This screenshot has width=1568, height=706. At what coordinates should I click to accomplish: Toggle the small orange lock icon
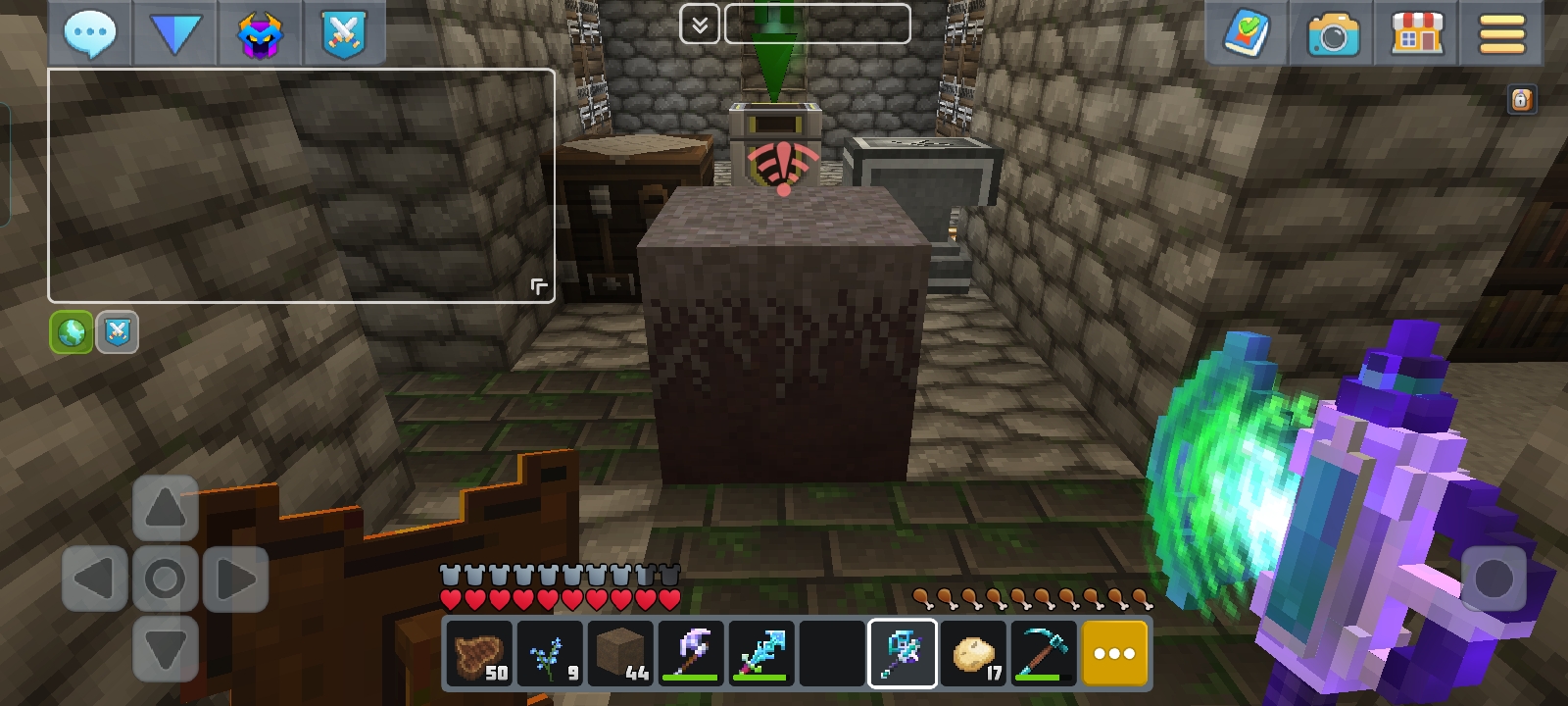(x=1521, y=99)
